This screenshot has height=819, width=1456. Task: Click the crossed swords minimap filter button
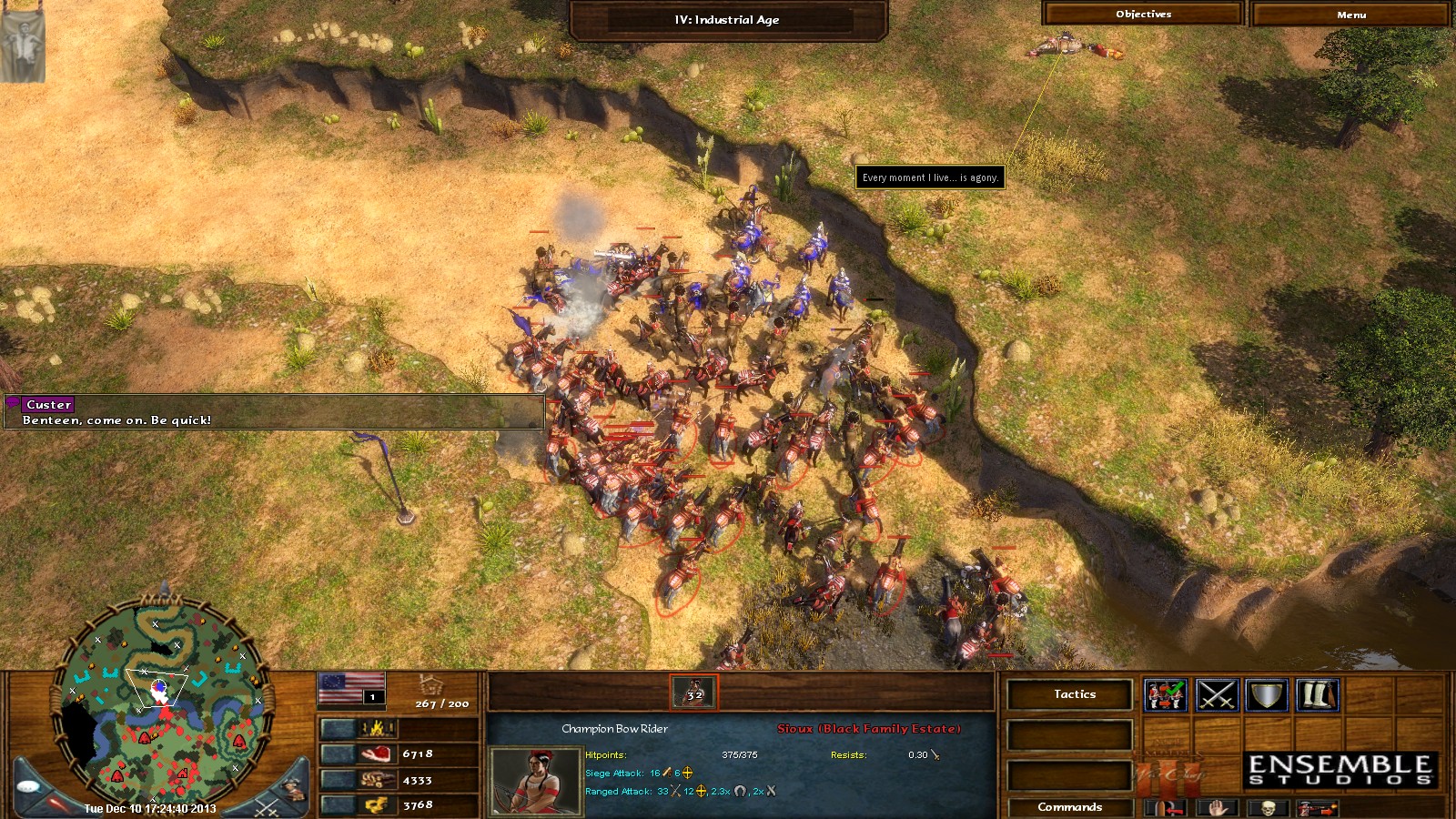pos(266,806)
